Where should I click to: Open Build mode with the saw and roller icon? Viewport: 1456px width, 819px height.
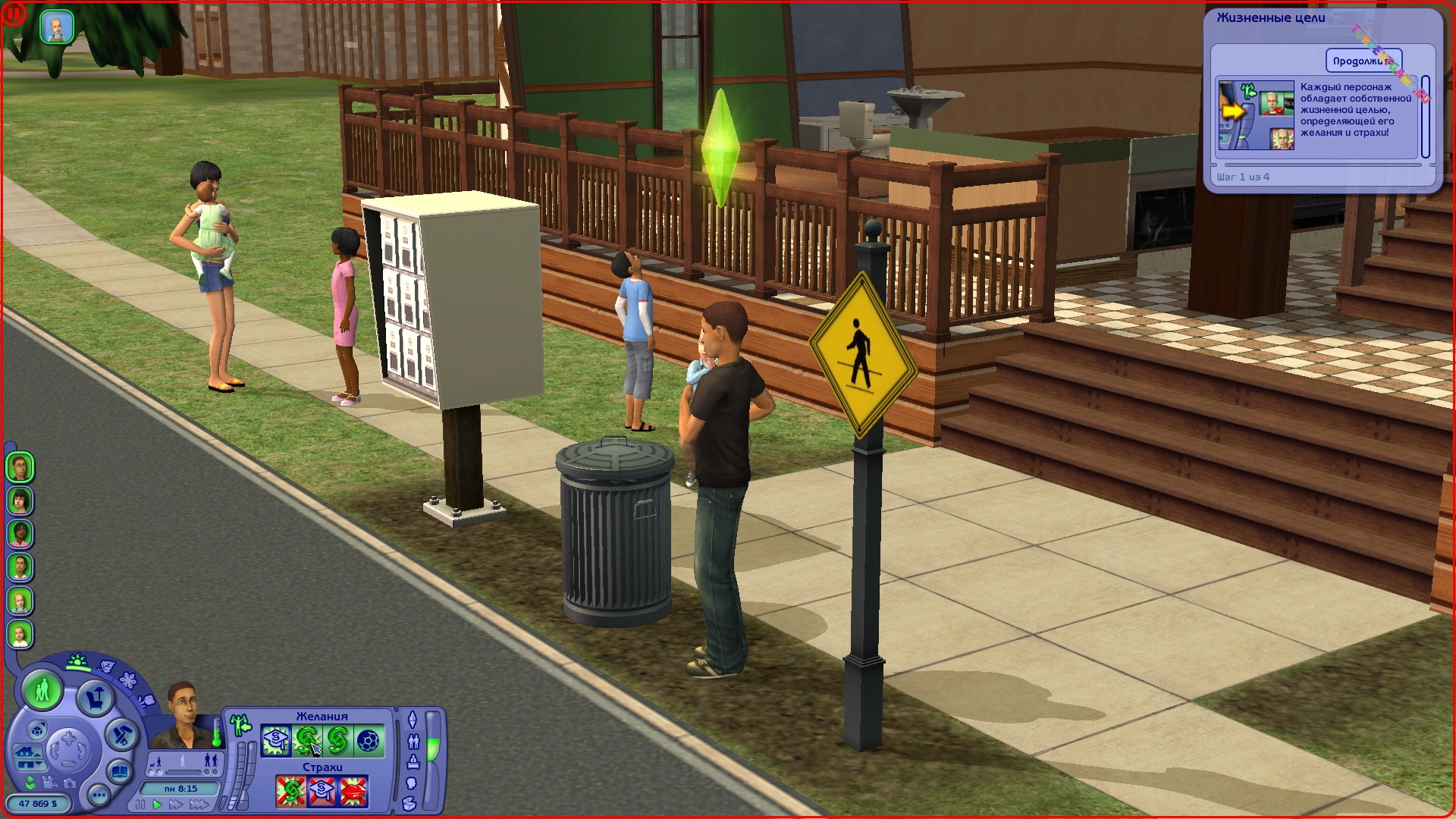click(x=121, y=735)
